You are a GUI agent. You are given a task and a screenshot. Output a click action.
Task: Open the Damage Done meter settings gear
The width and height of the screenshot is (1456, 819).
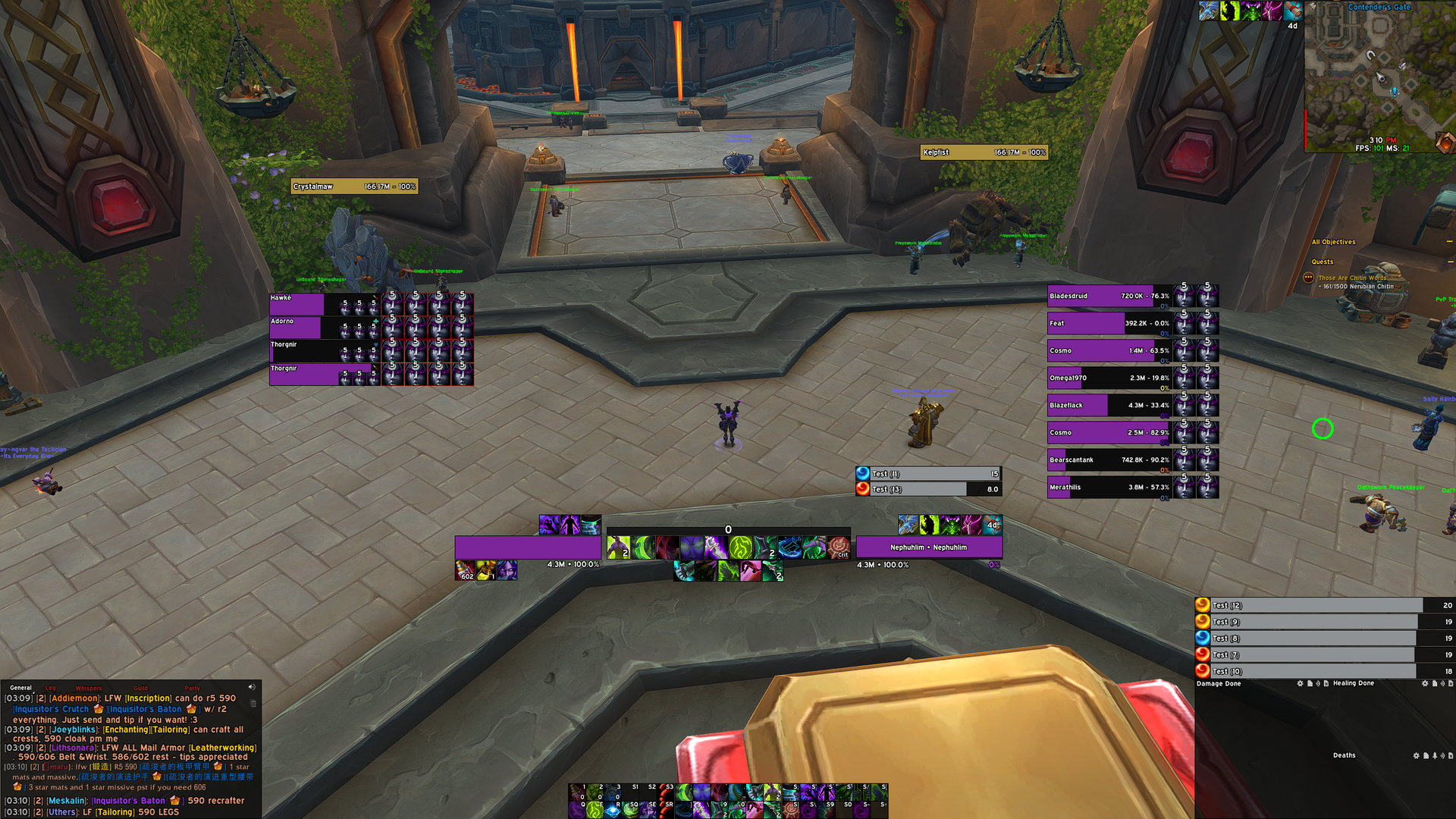pyautogui.click(x=1300, y=683)
